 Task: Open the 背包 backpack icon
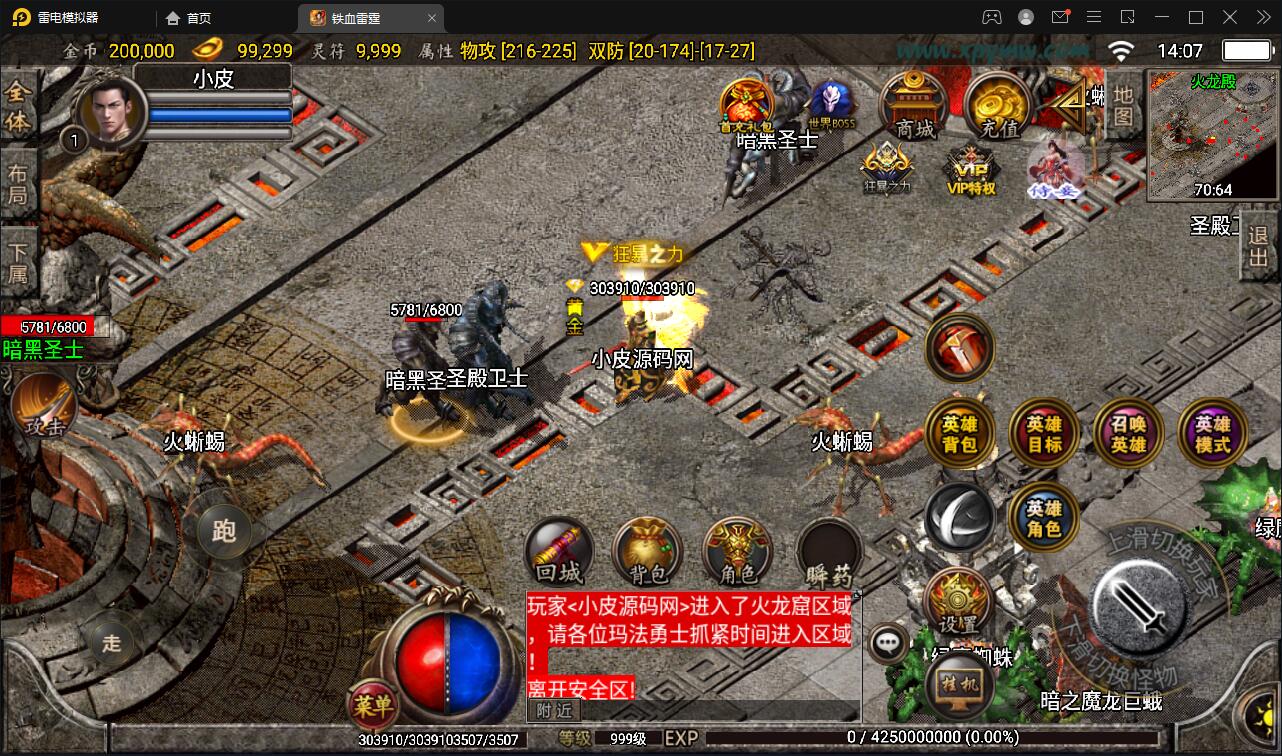pyautogui.click(x=646, y=551)
